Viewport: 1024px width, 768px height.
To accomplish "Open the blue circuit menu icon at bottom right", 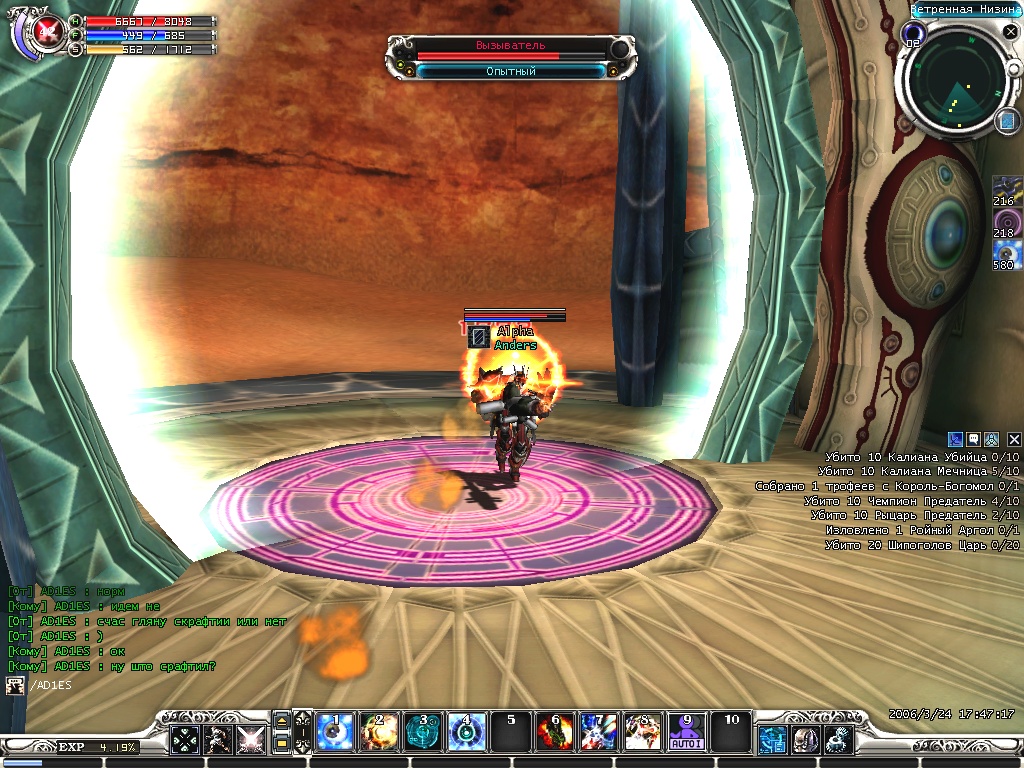I will tap(772, 739).
